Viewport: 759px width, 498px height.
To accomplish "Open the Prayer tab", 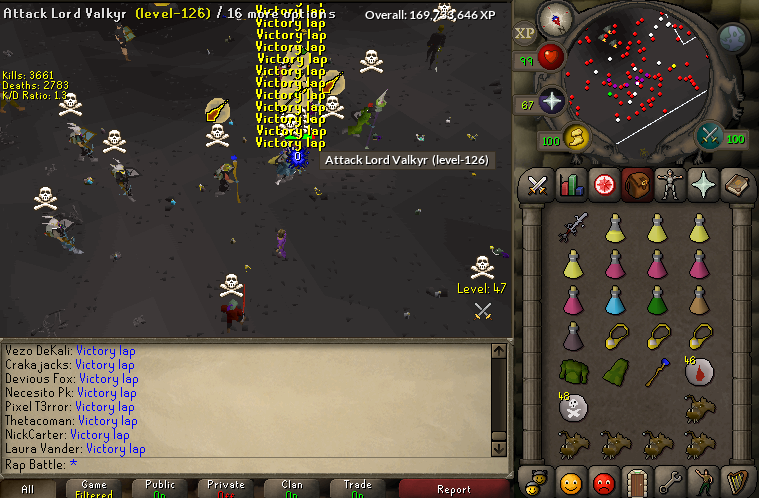I will [x=703, y=185].
